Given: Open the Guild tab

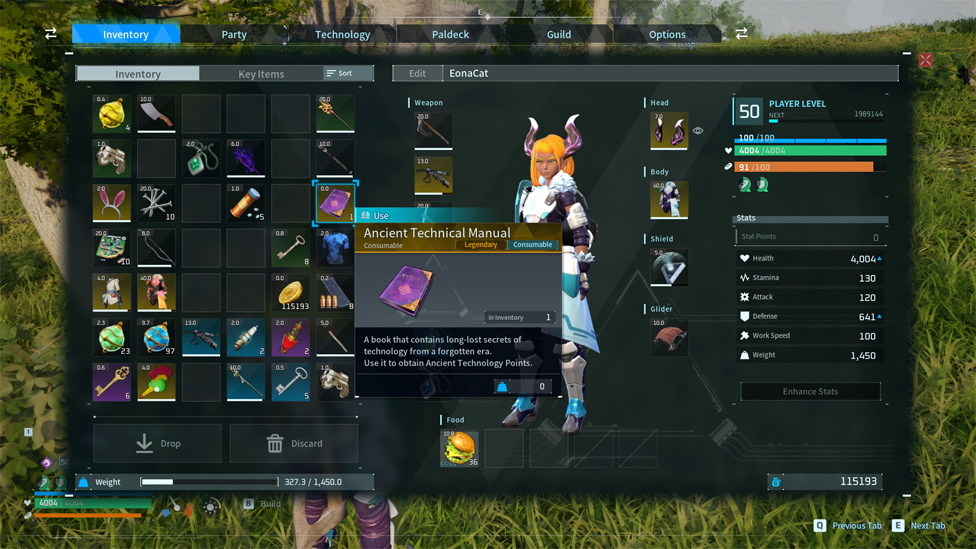Looking at the screenshot, I should (x=558, y=34).
